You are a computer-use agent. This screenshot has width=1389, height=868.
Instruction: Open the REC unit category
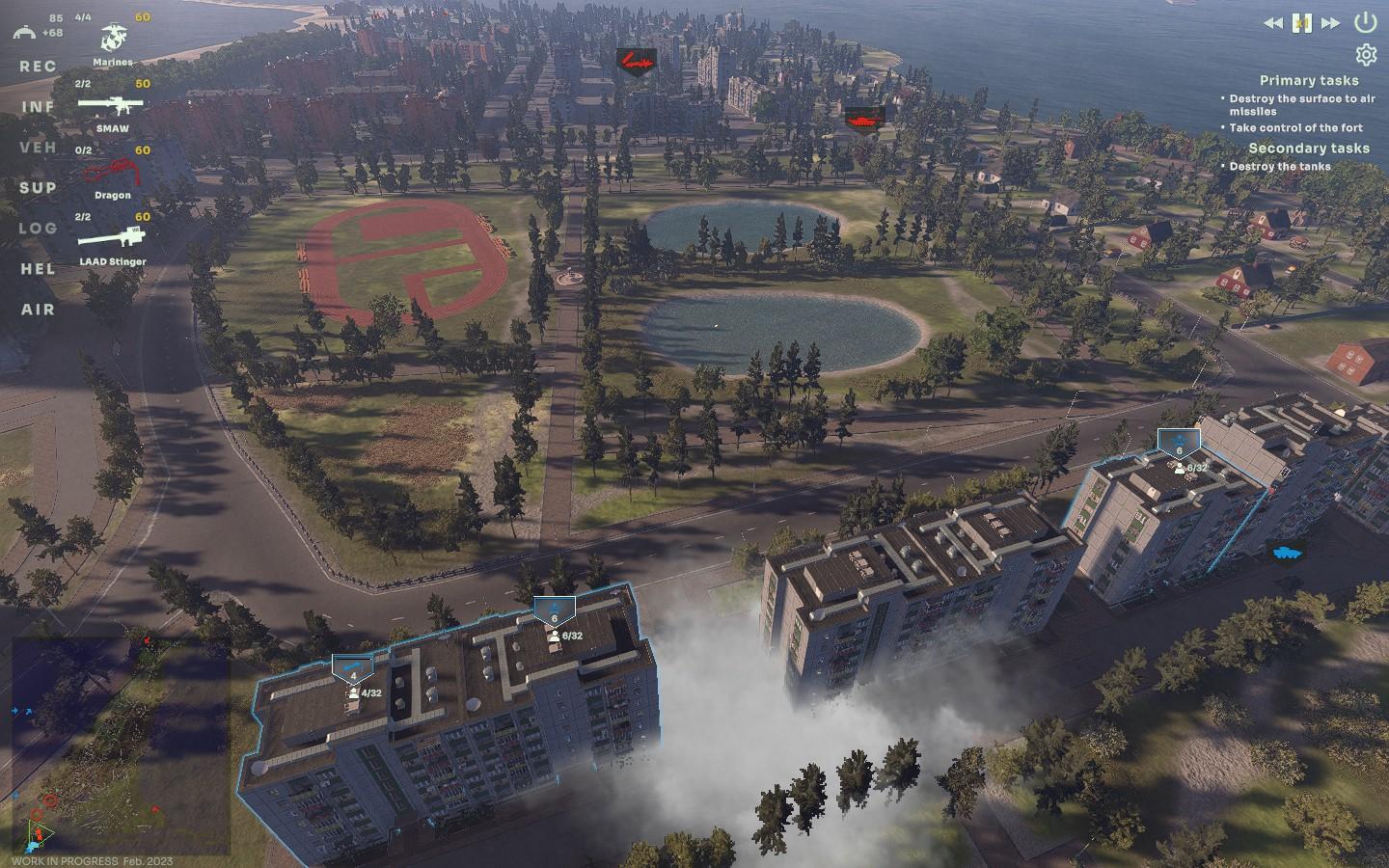[x=38, y=67]
